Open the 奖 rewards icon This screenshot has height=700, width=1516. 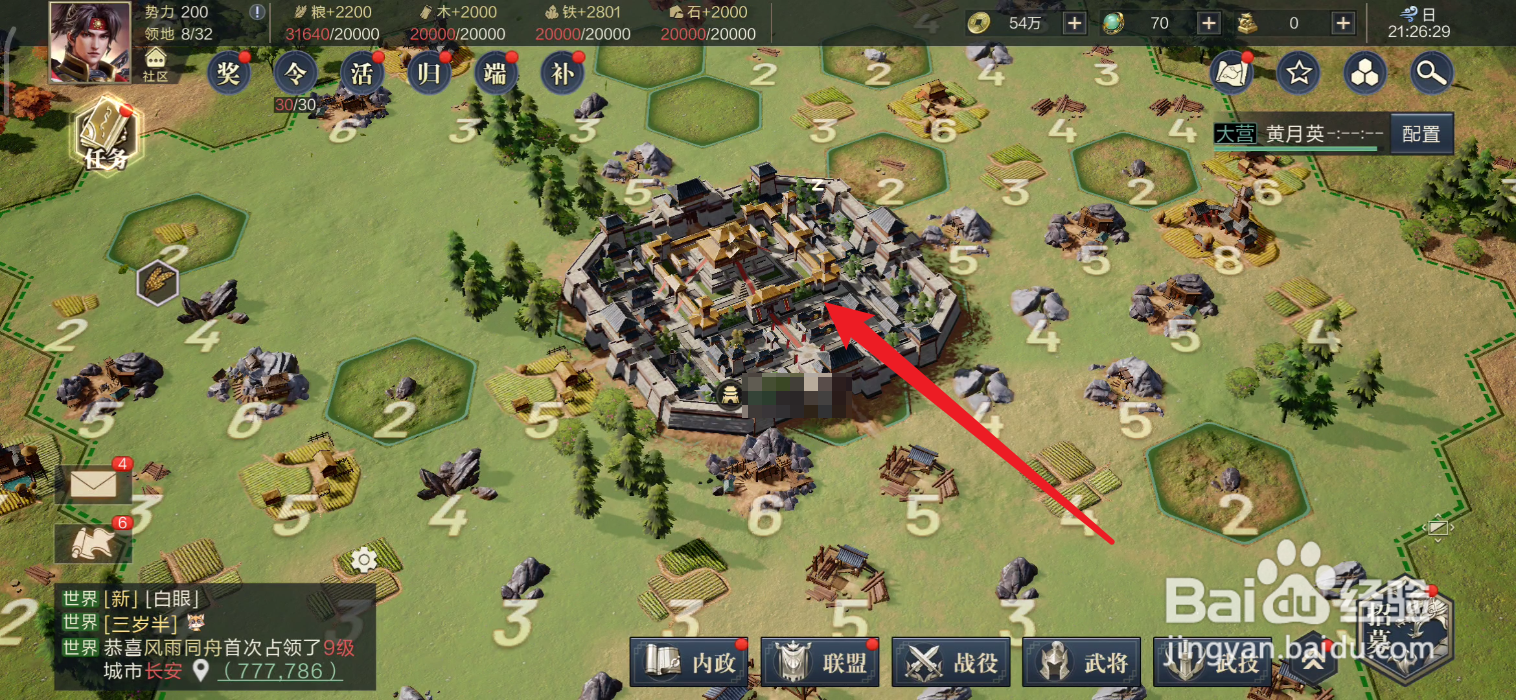229,73
